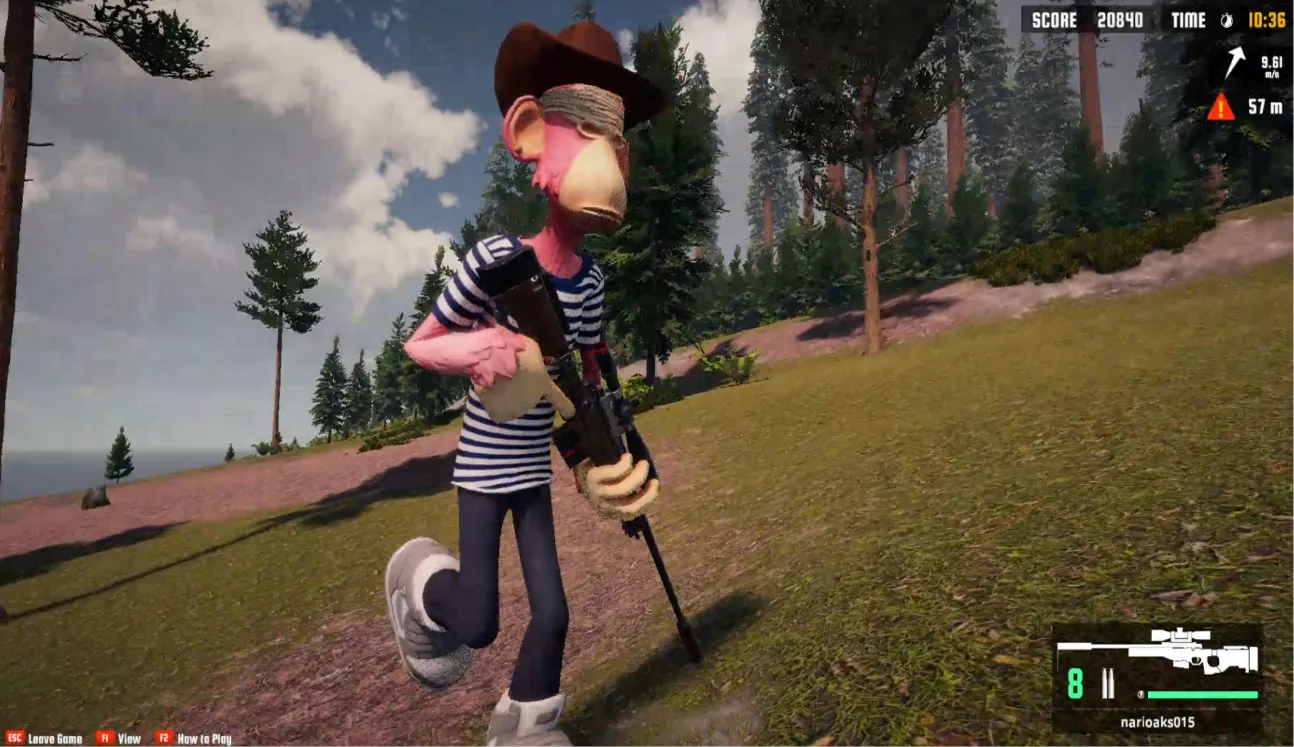
Task: Open the View option
Action: (x=130, y=738)
